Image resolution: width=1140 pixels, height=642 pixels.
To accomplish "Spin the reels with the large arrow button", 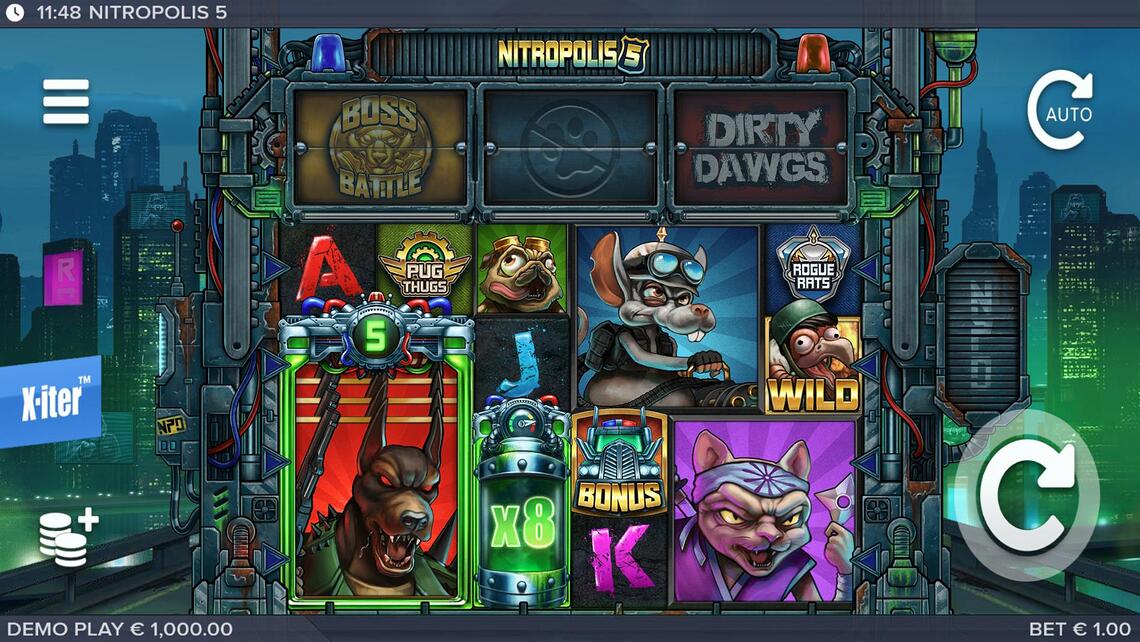I will [1026, 494].
